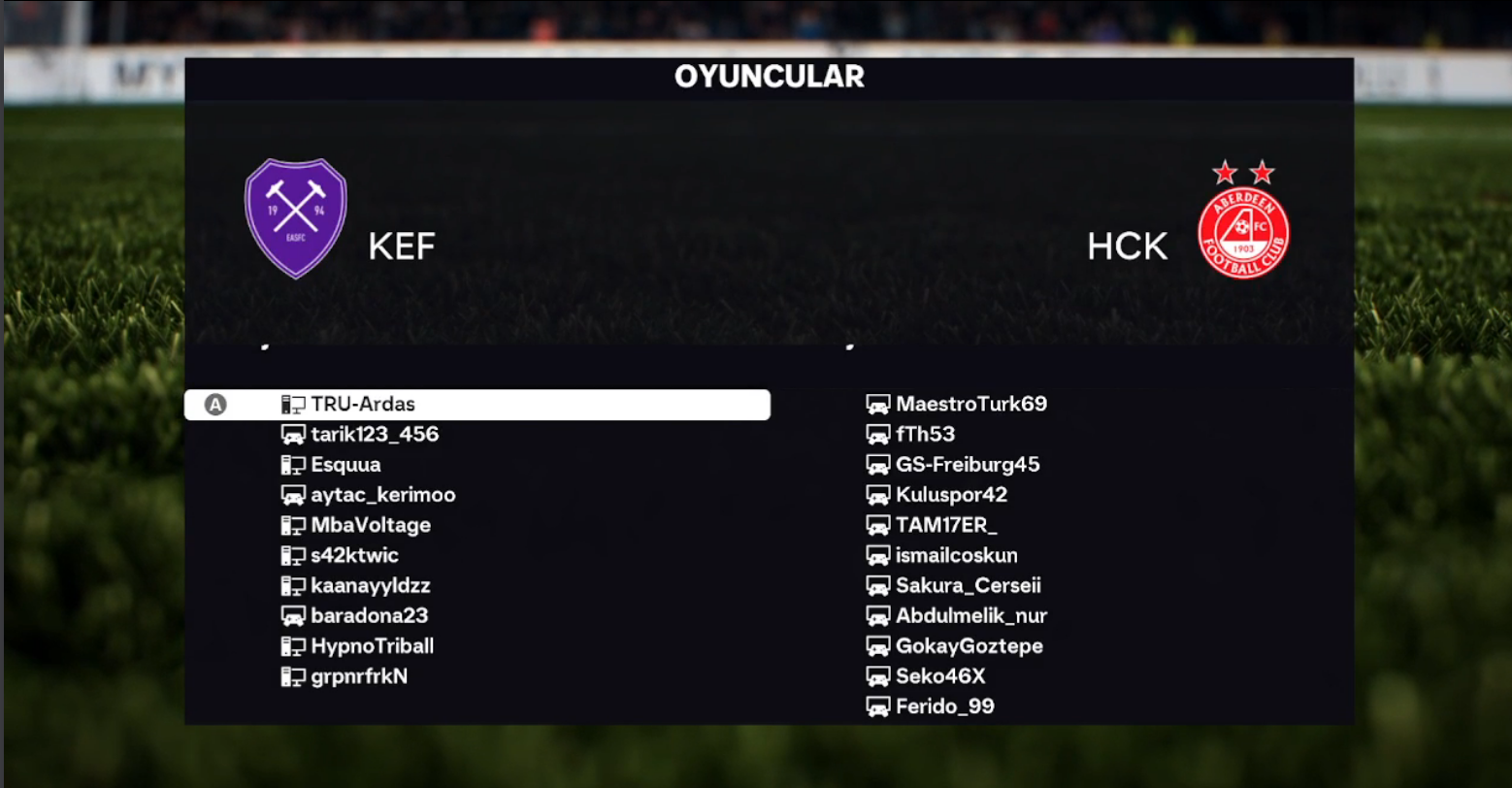This screenshot has height=788, width=1512.
Task: Choose player tarik123_456
Action: 375,435
